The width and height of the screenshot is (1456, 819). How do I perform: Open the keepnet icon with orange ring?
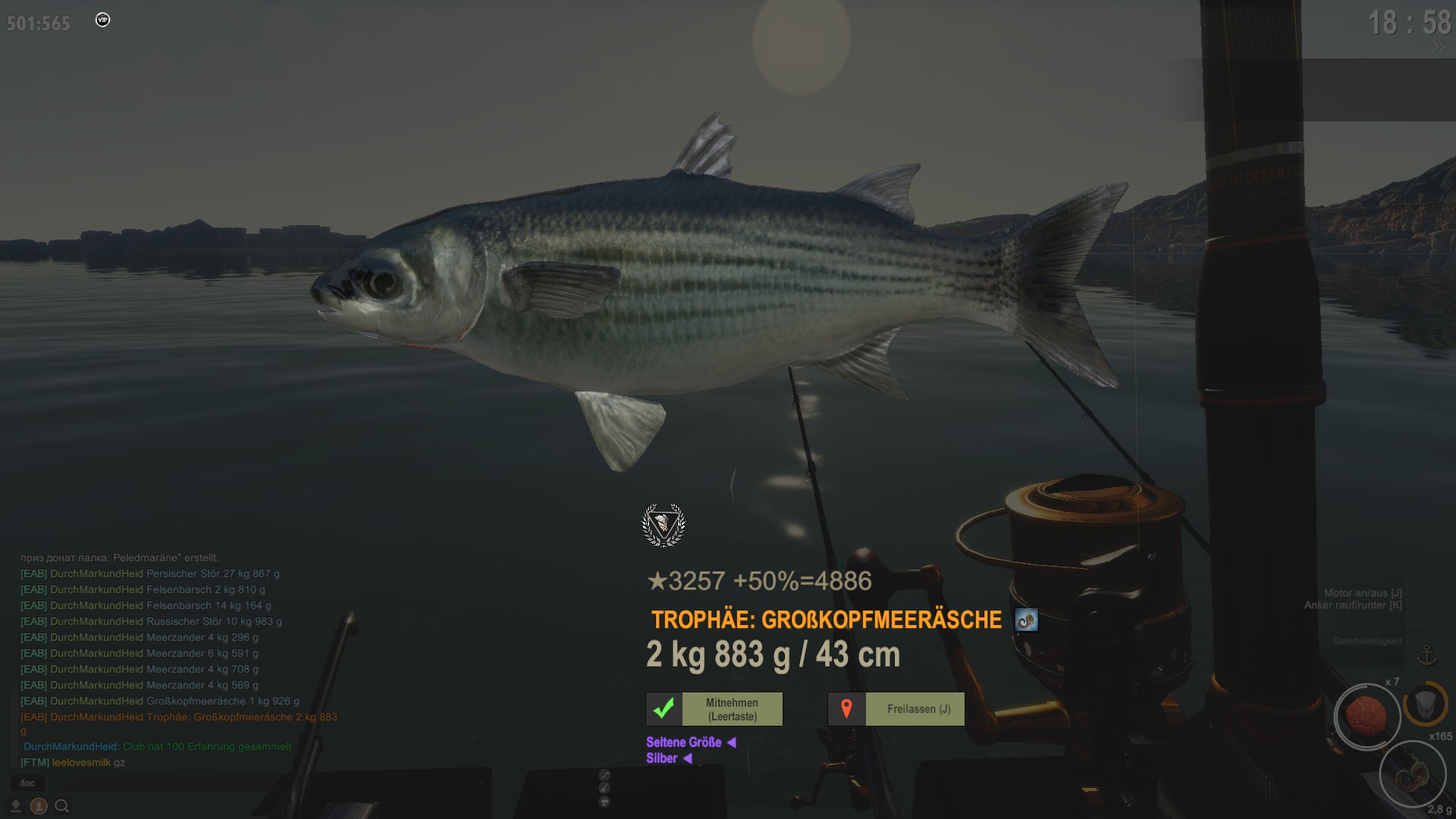click(x=1425, y=703)
